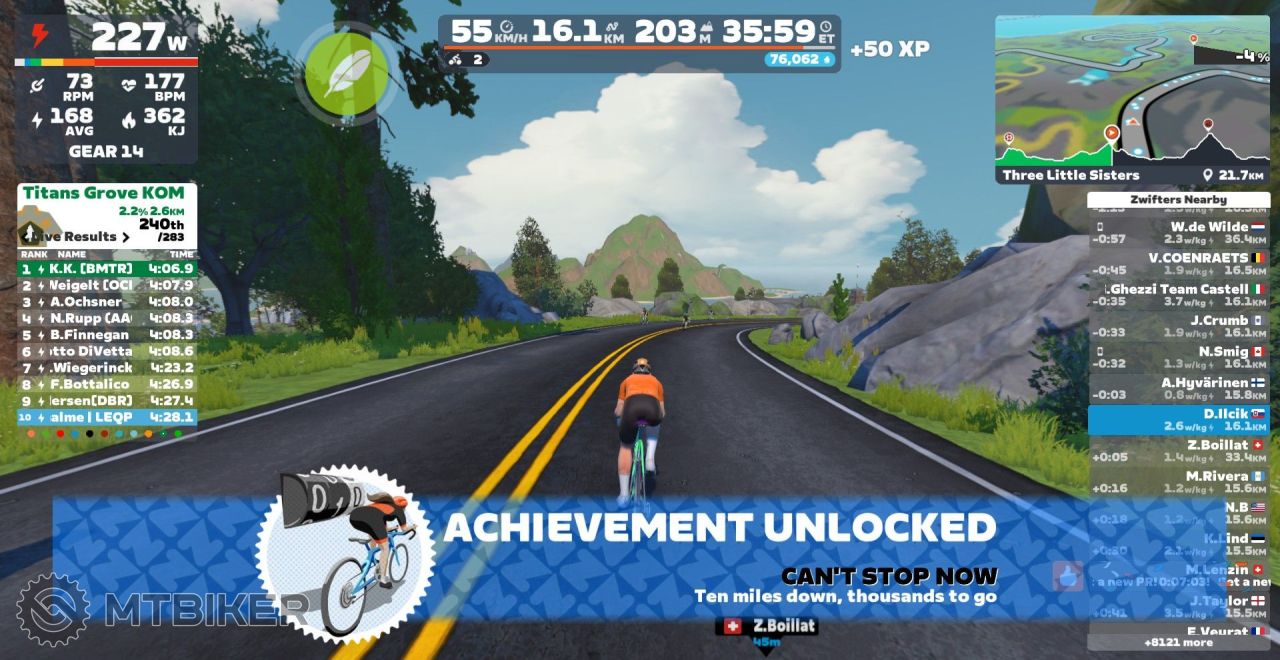Expand the '+8121 more' riders entry
Image resolution: width=1280 pixels, height=660 pixels.
click(1178, 643)
